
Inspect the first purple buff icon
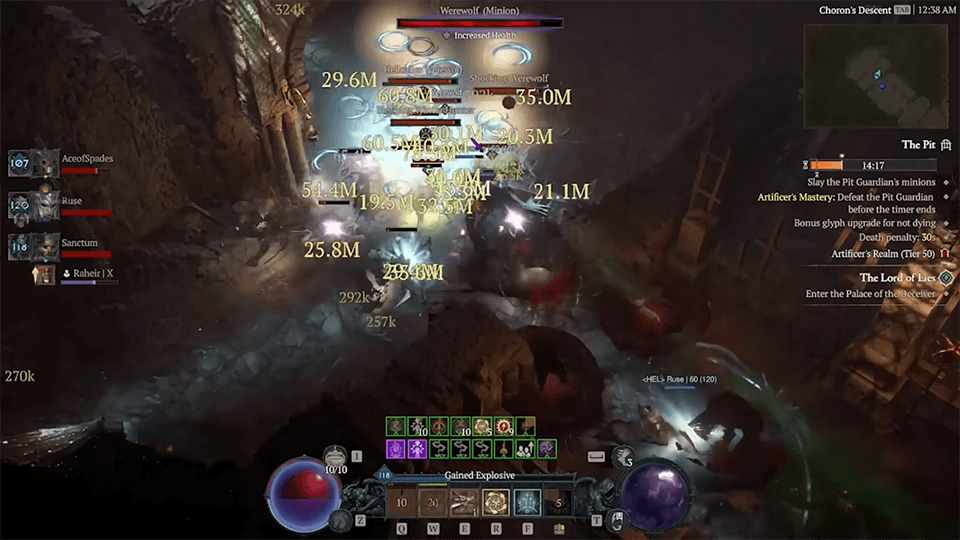click(396, 449)
